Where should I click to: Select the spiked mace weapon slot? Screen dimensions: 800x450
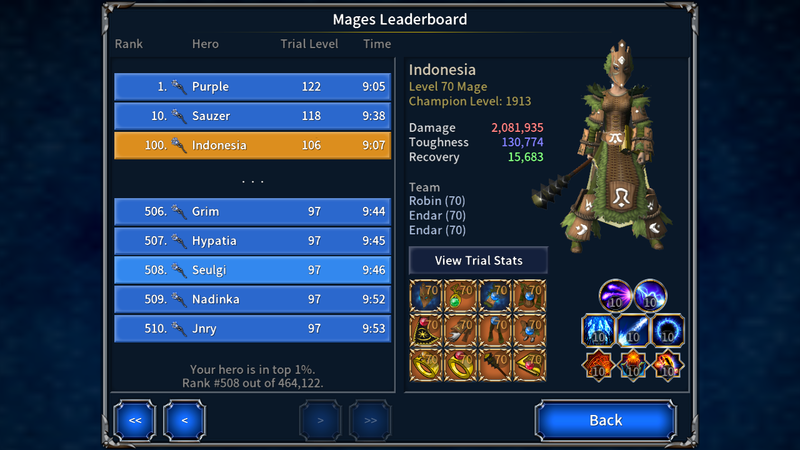click(496, 363)
